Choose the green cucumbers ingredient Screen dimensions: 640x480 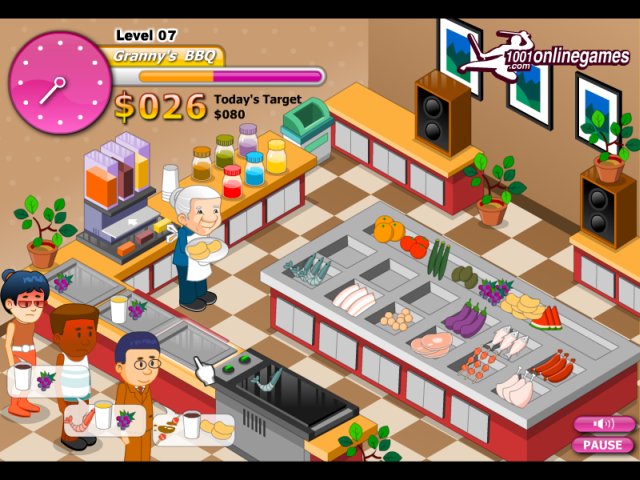[x=438, y=258]
